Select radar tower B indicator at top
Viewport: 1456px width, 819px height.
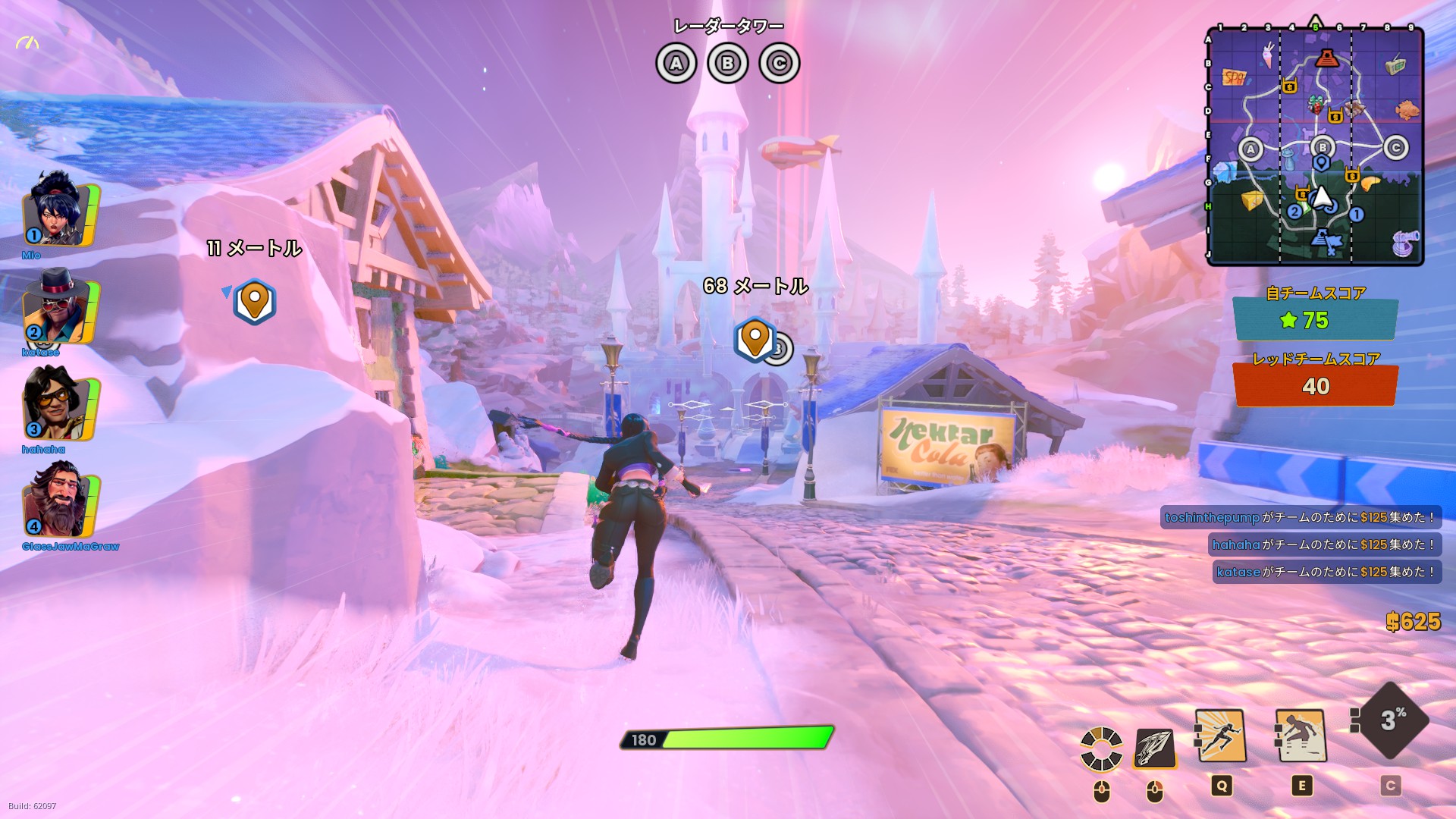point(727,63)
